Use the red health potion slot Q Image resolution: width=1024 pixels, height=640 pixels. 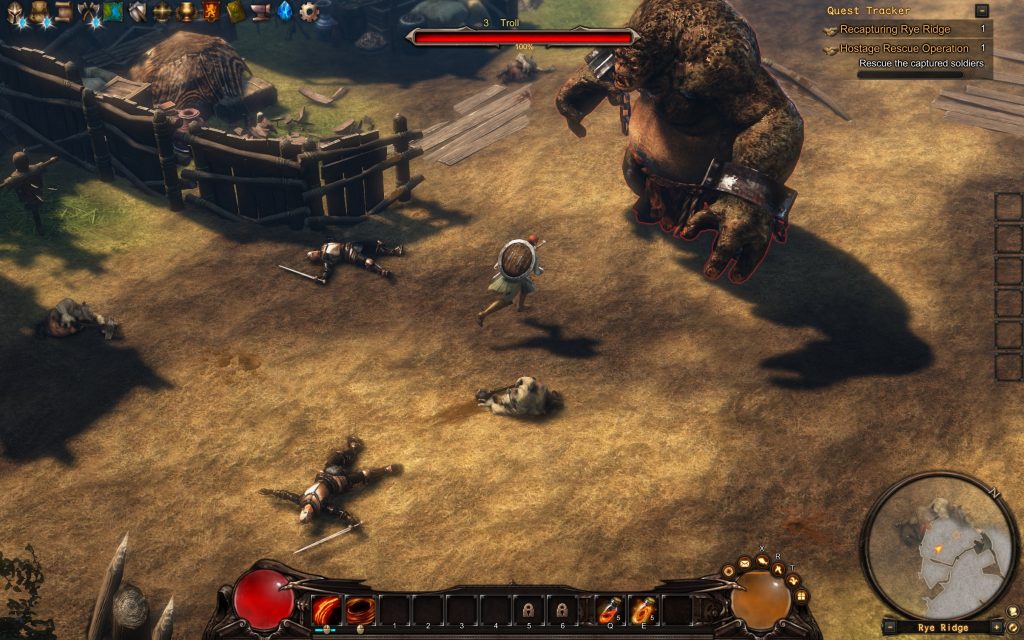(609, 609)
